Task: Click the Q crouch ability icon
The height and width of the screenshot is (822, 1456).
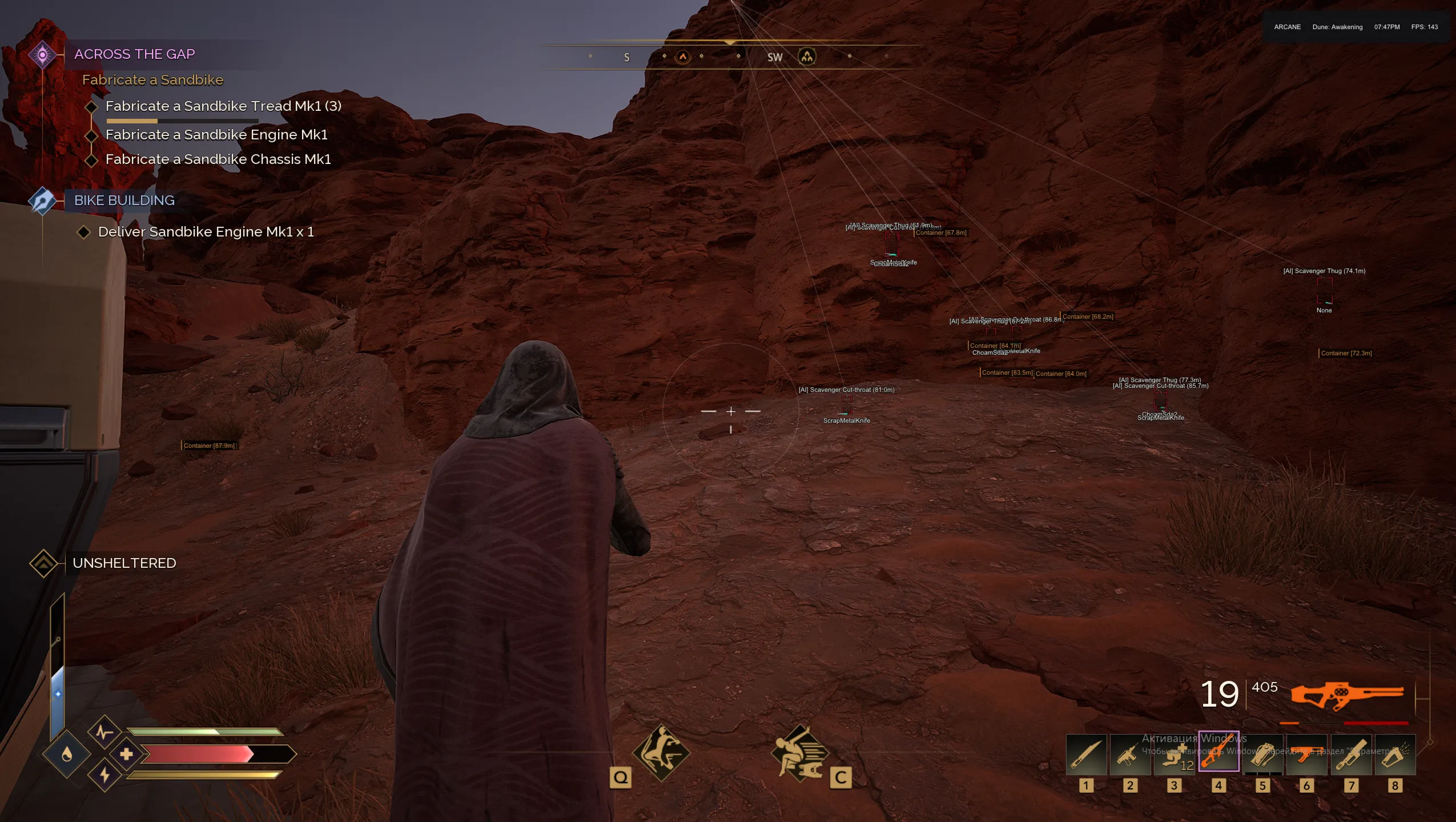Action: pyautogui.click(x=662, y=752)
